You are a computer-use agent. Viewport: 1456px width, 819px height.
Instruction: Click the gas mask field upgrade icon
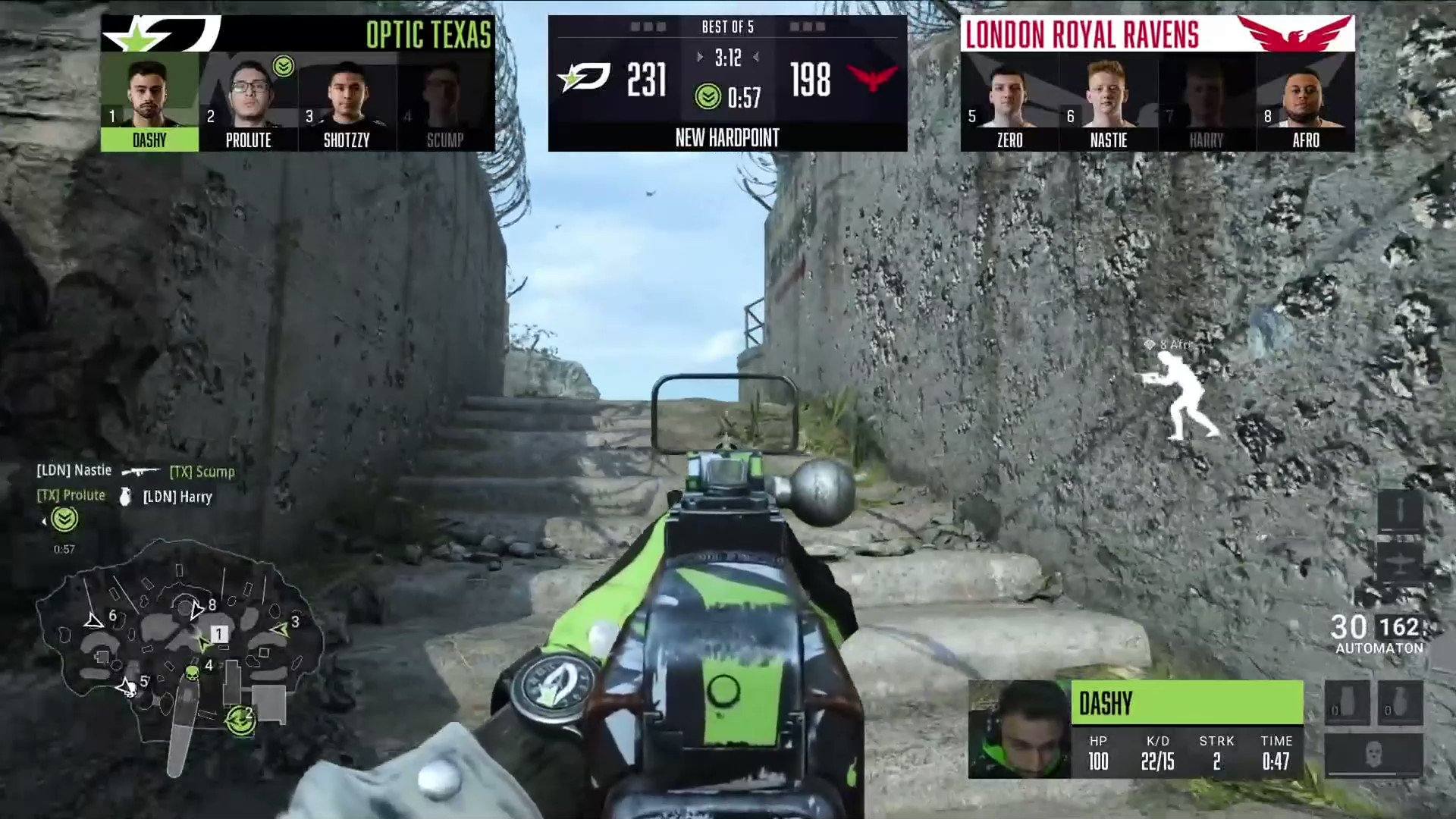click(1374, 753)
